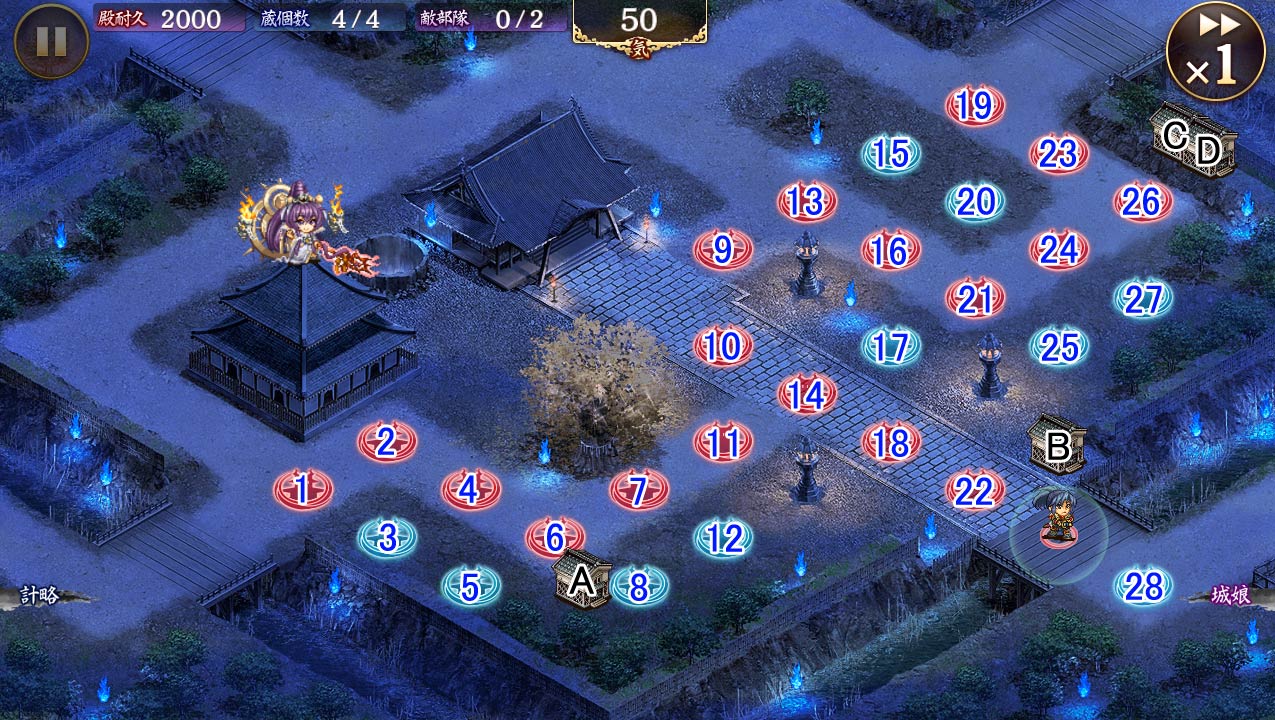The width and height of the screenshot is (1275, 720).
Task: Choose blue deployment tile 15
Action: (x=890, y=154)
